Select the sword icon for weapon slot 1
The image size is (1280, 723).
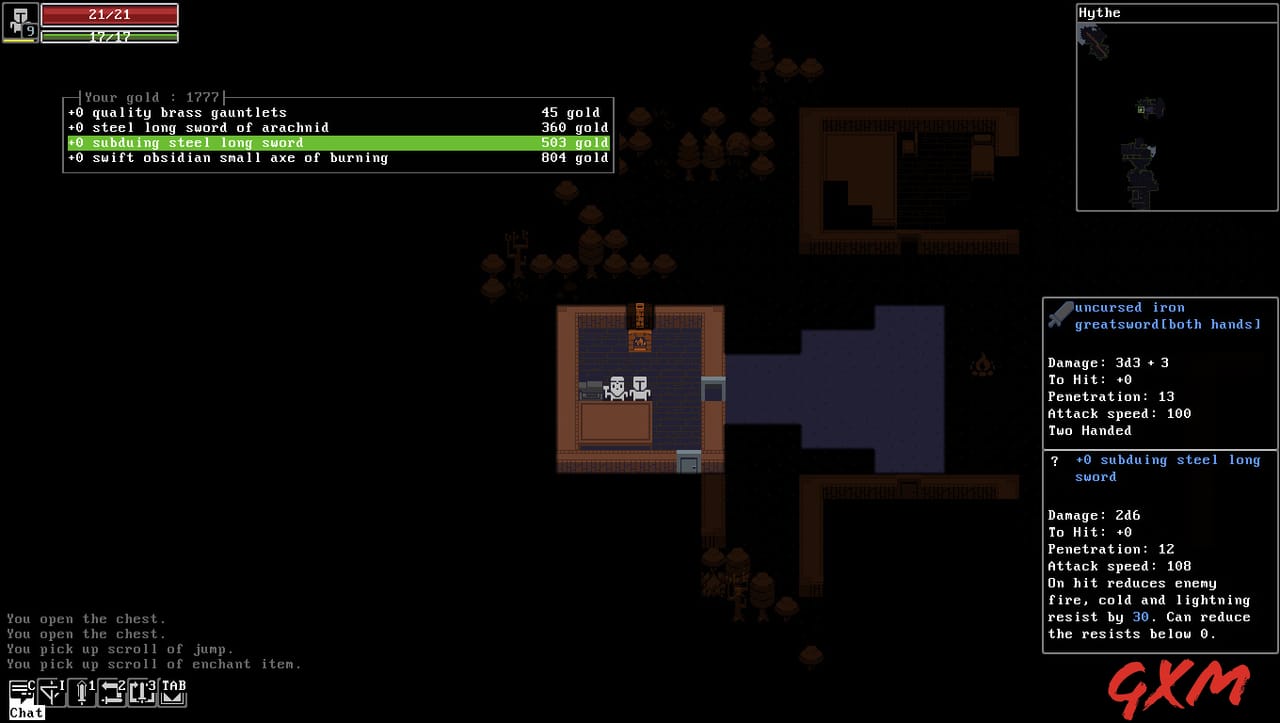tap(82, 690)
